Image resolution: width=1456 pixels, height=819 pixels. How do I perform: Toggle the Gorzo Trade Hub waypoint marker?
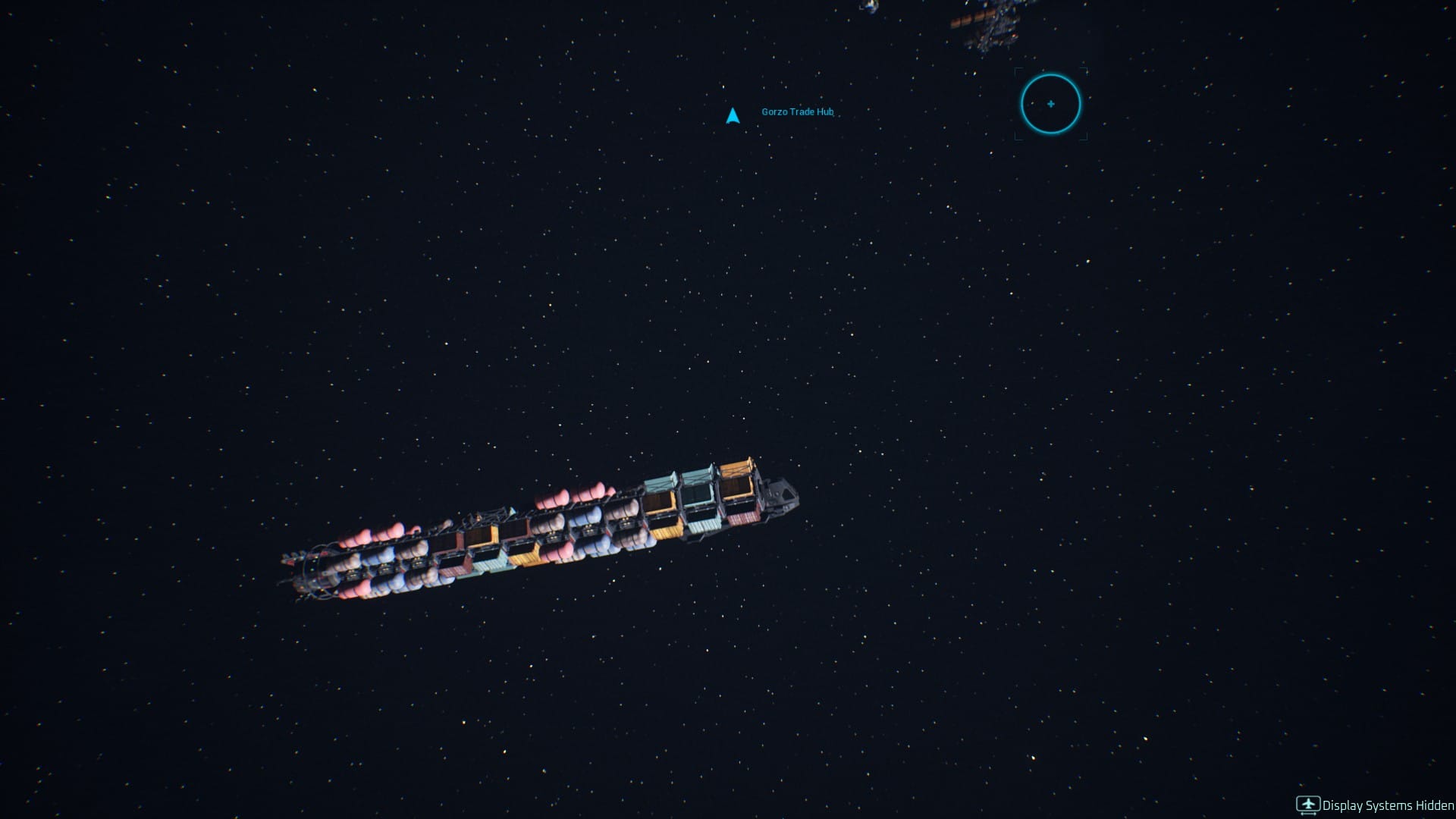[733, 115]
